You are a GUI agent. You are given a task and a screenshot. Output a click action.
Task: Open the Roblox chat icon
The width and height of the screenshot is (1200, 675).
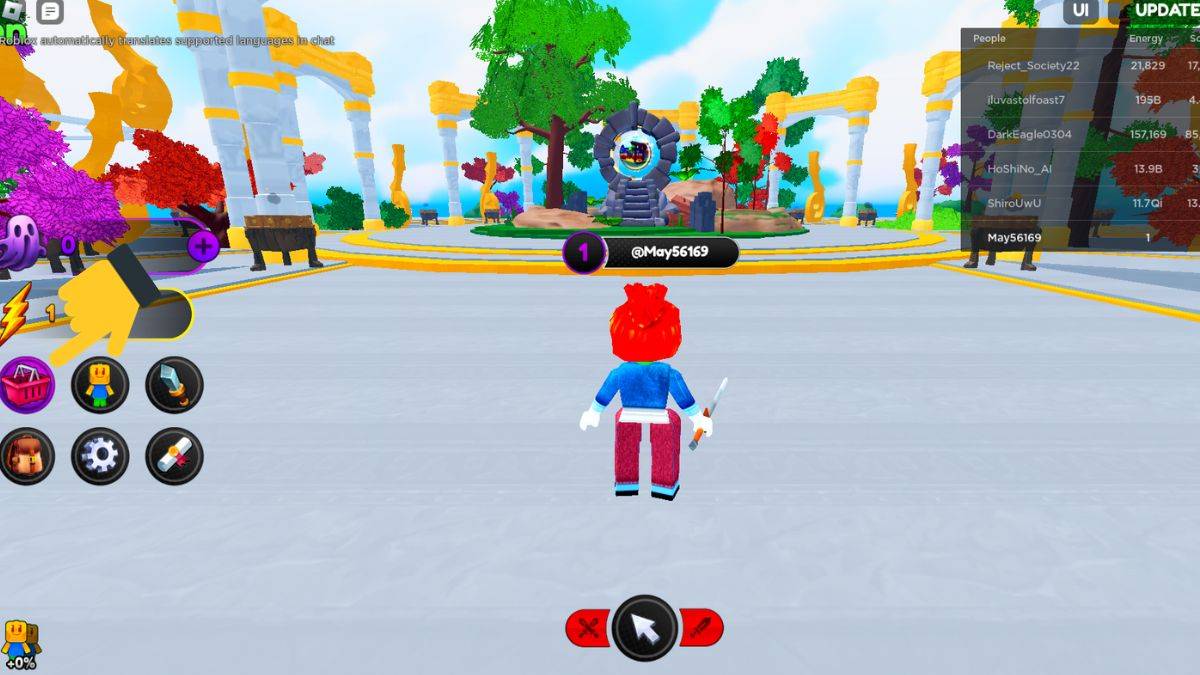point(50,12)
